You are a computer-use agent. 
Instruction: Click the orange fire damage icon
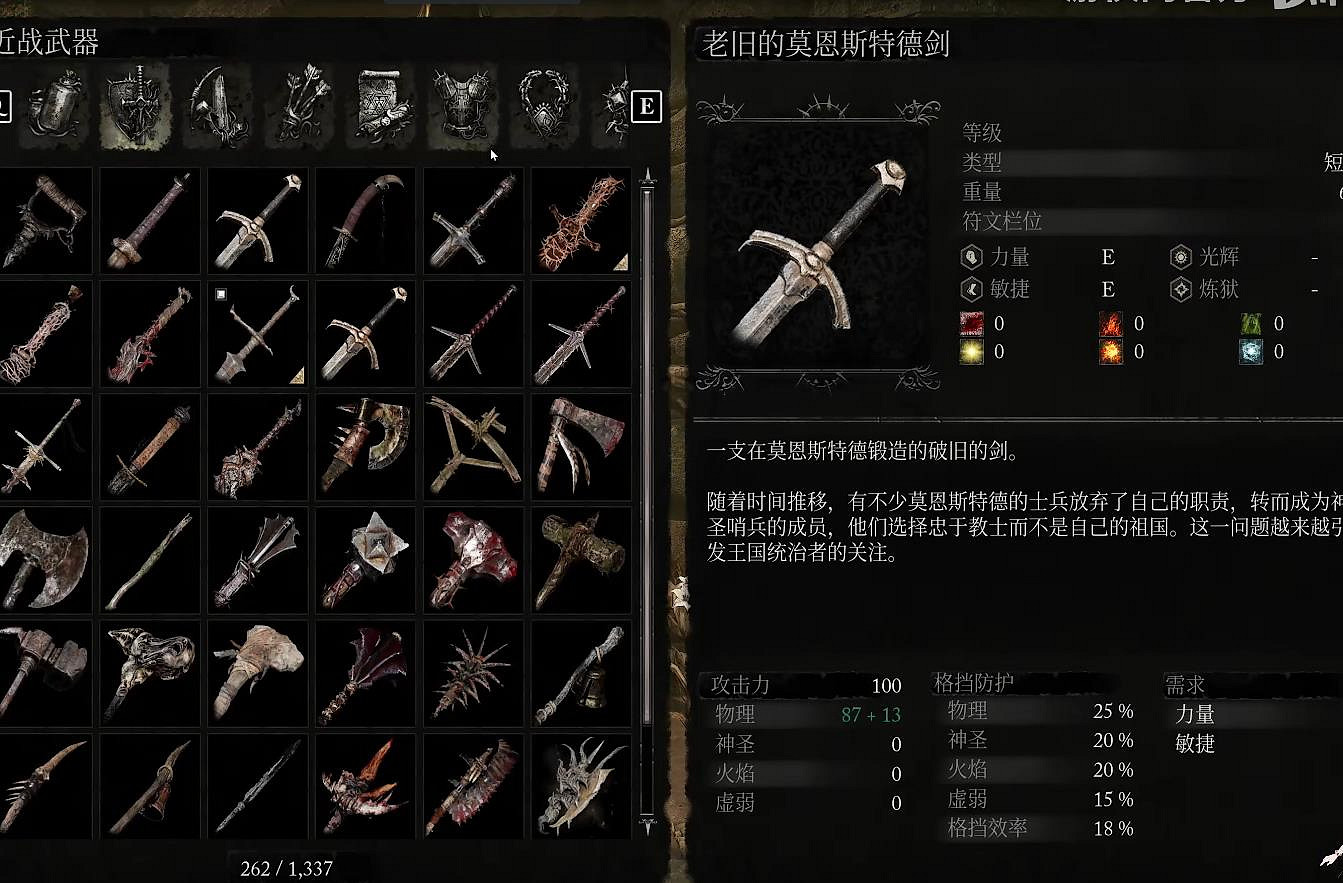click(x=1110, y=323)
